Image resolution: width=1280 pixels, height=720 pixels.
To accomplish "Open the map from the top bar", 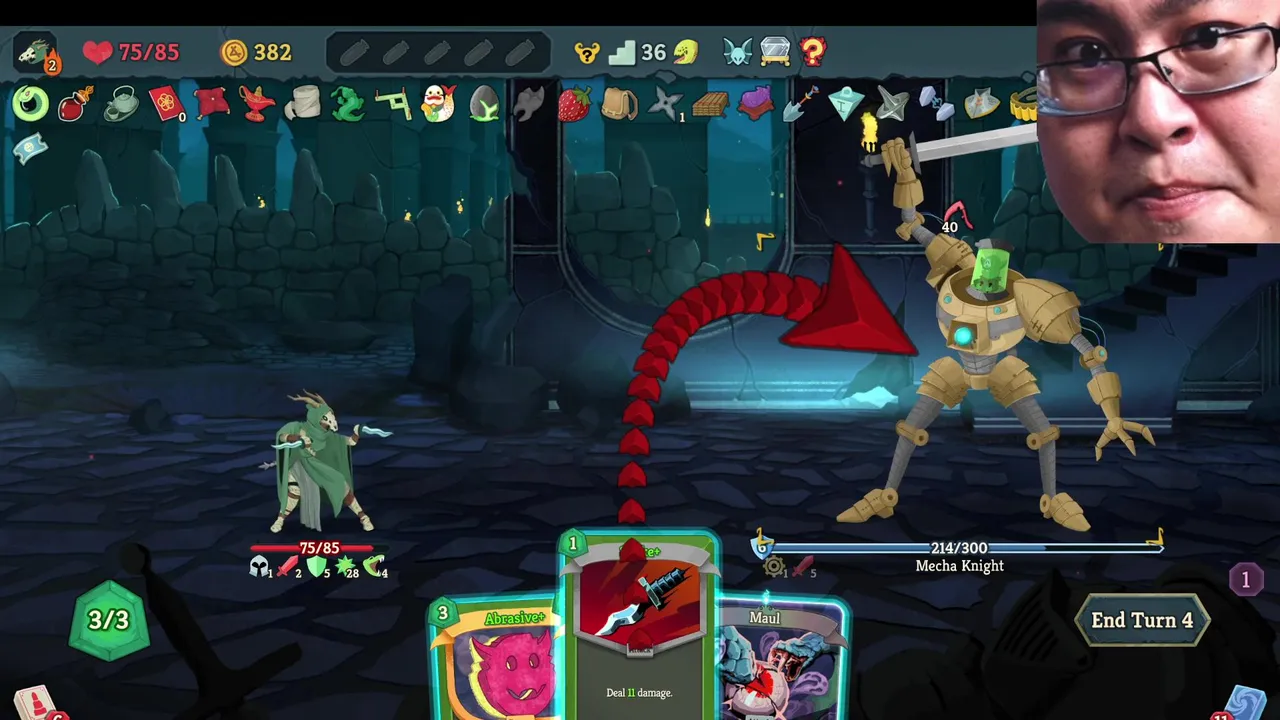I will 737,52.
